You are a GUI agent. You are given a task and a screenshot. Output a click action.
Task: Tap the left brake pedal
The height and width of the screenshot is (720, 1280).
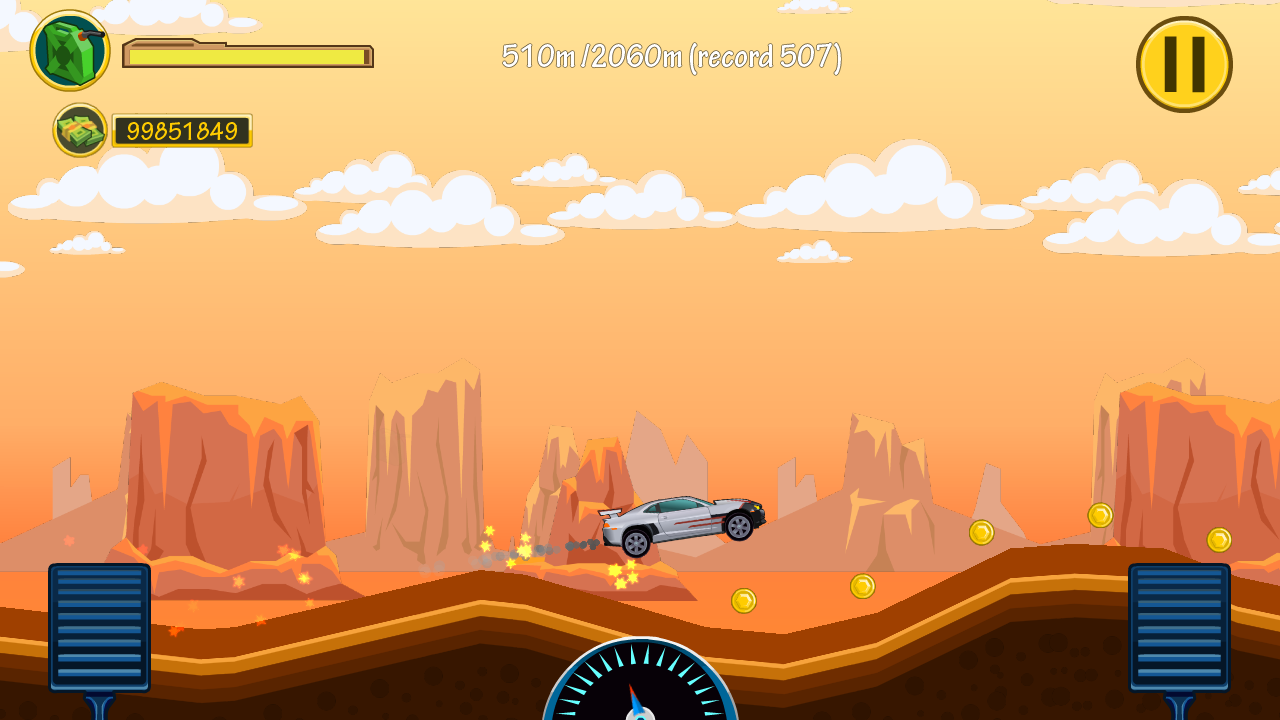click(x=99, y=627)
